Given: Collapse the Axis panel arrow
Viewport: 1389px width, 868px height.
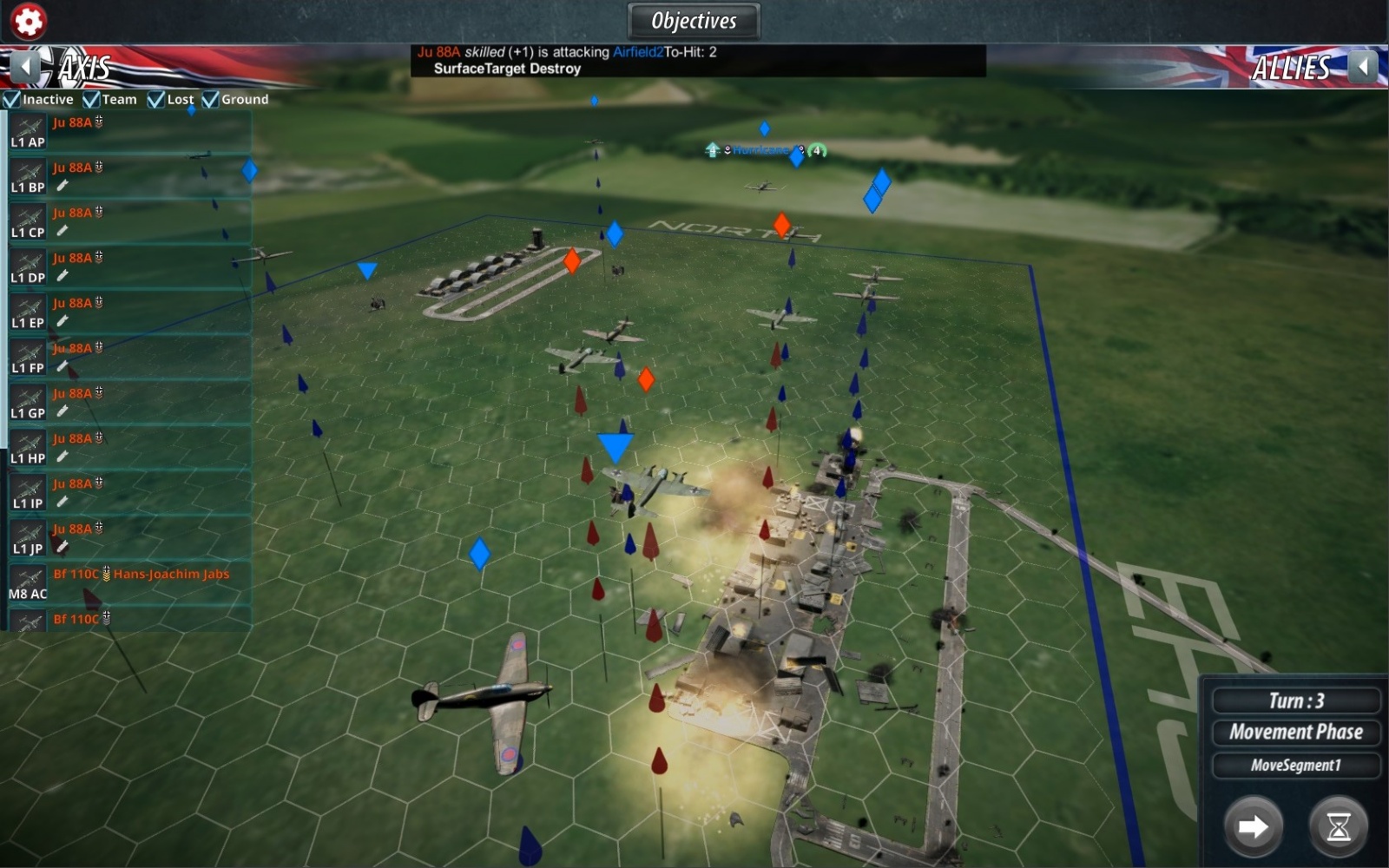Looking at the screenshot, I should [x=25, y=67].
